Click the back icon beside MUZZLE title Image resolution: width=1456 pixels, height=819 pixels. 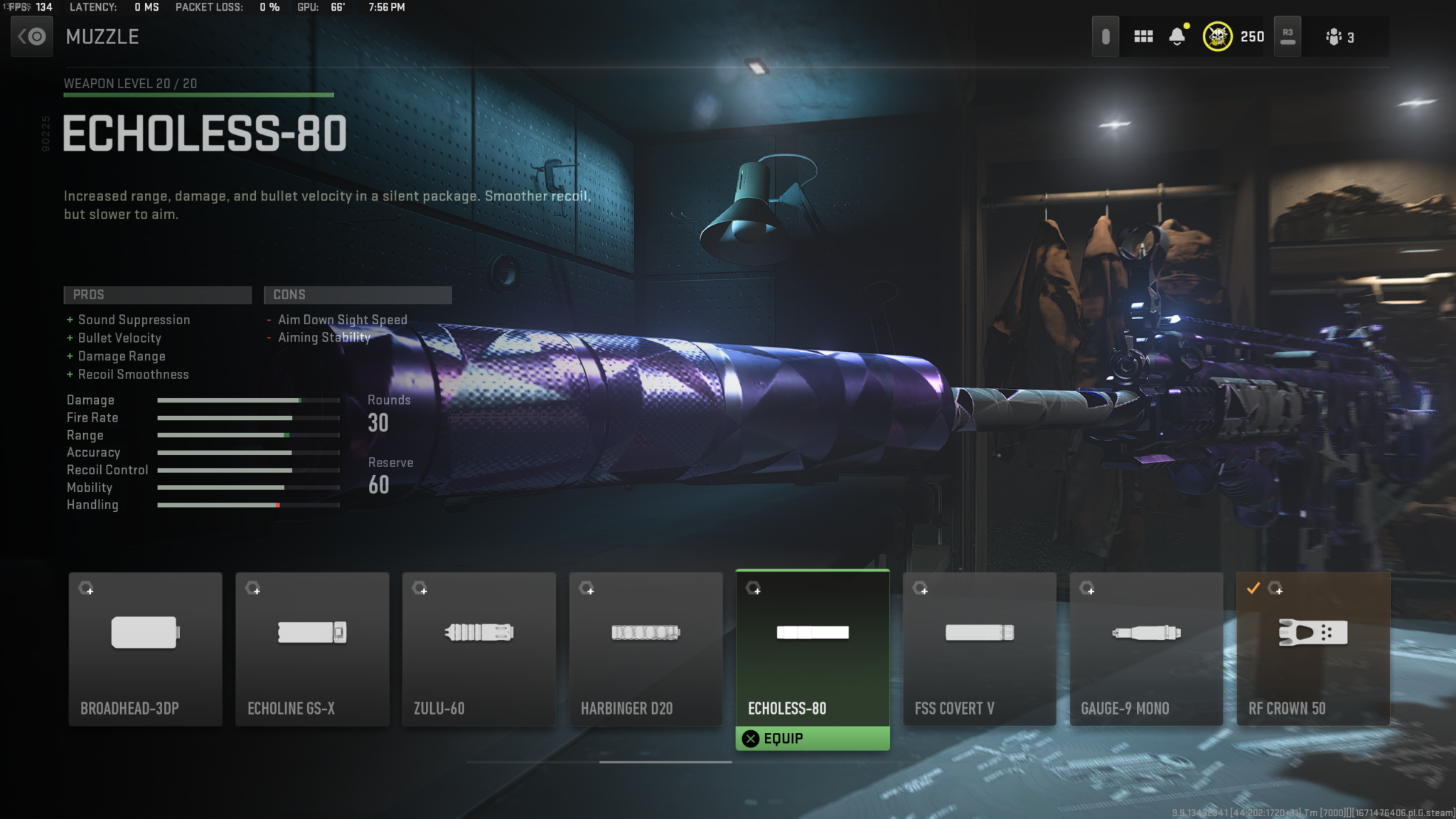pos(31,36)
